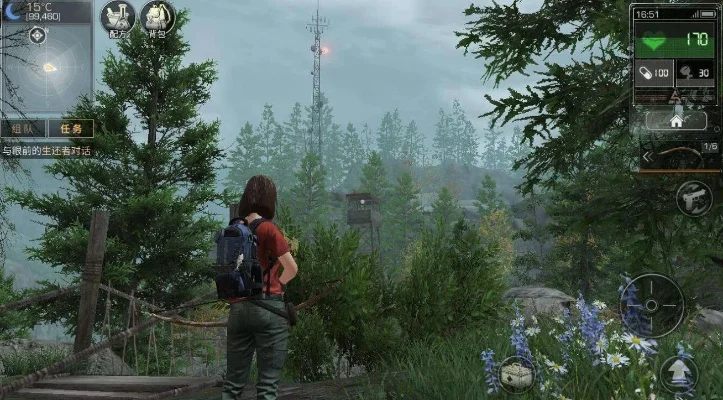Click the compass locator icon on minimap
This screenshot has height=400, width=723.
click(x=37, y=36)
